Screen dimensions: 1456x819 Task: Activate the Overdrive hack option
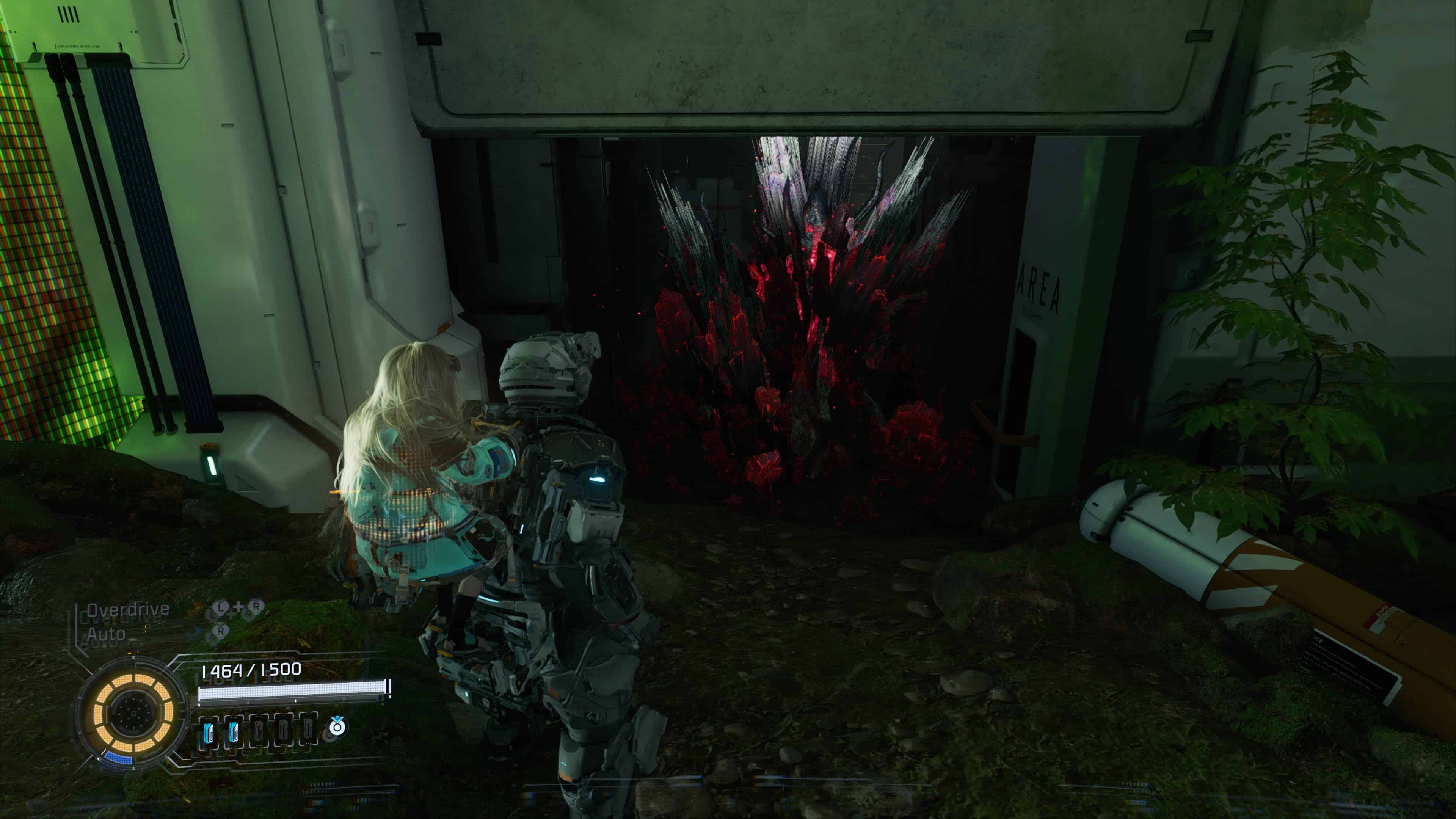[x=128, y=609]
